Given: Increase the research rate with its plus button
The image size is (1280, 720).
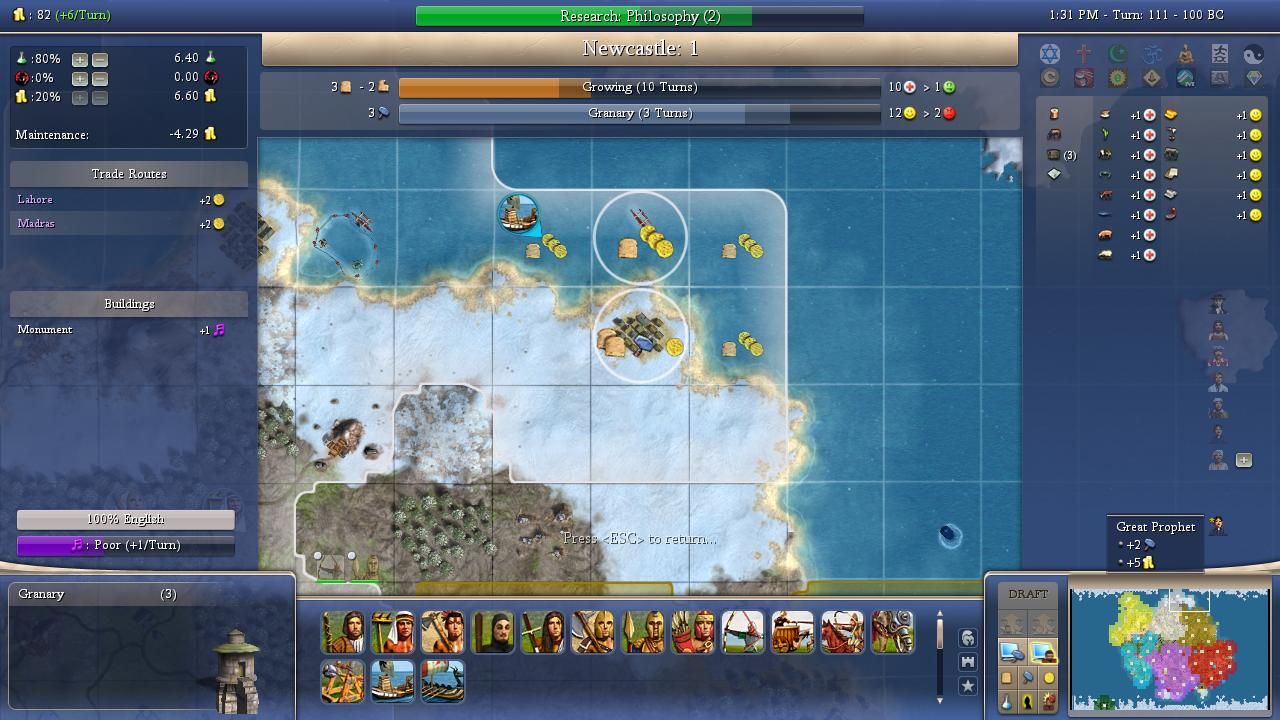Looking at the screenshot, I should [80, 59].
